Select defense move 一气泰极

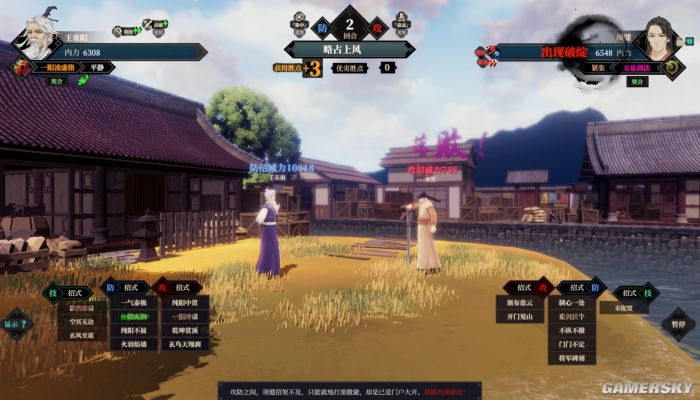tap(133, 302)
